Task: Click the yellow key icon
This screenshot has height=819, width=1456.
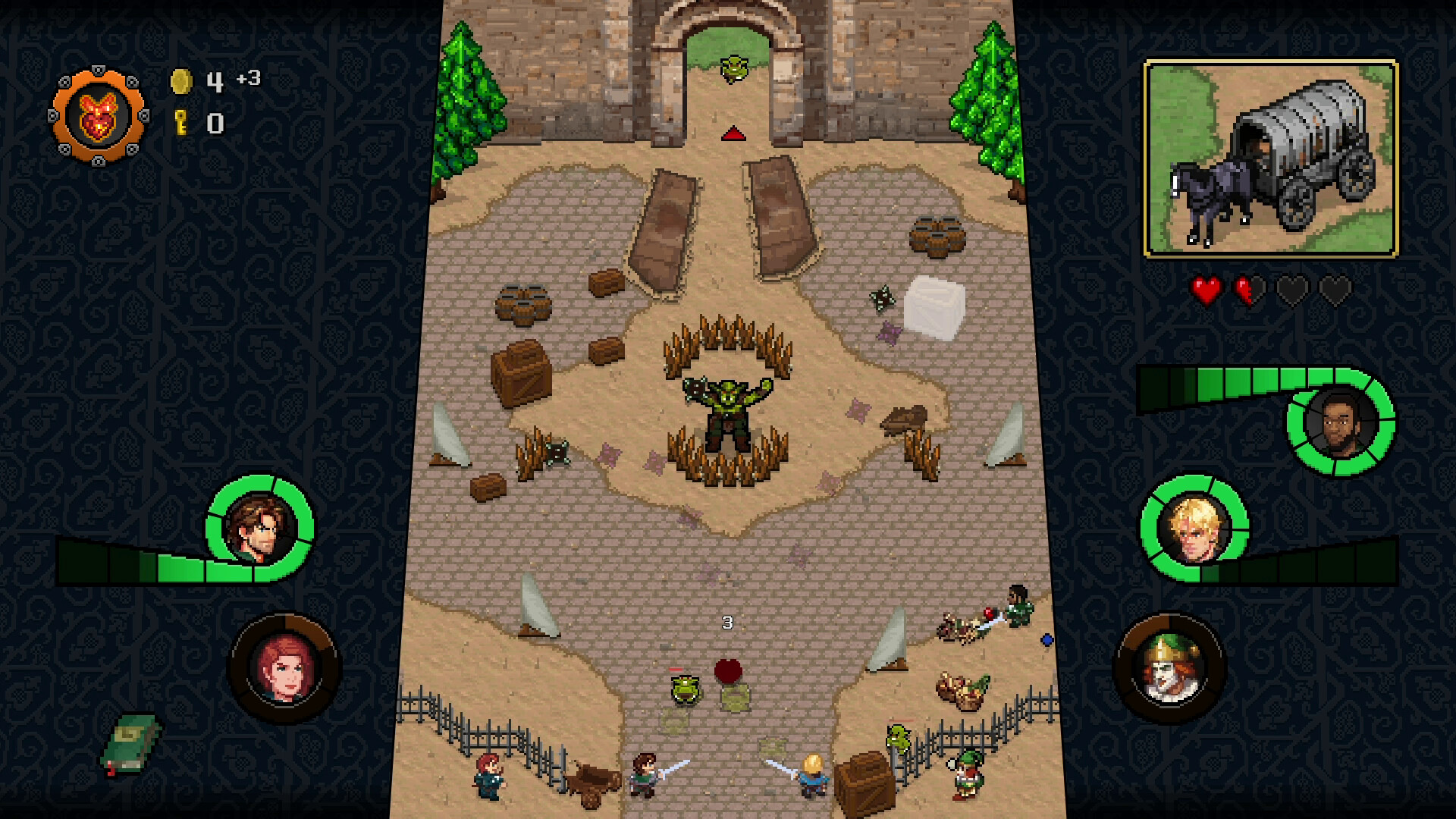Action: (x=180, y=120)
